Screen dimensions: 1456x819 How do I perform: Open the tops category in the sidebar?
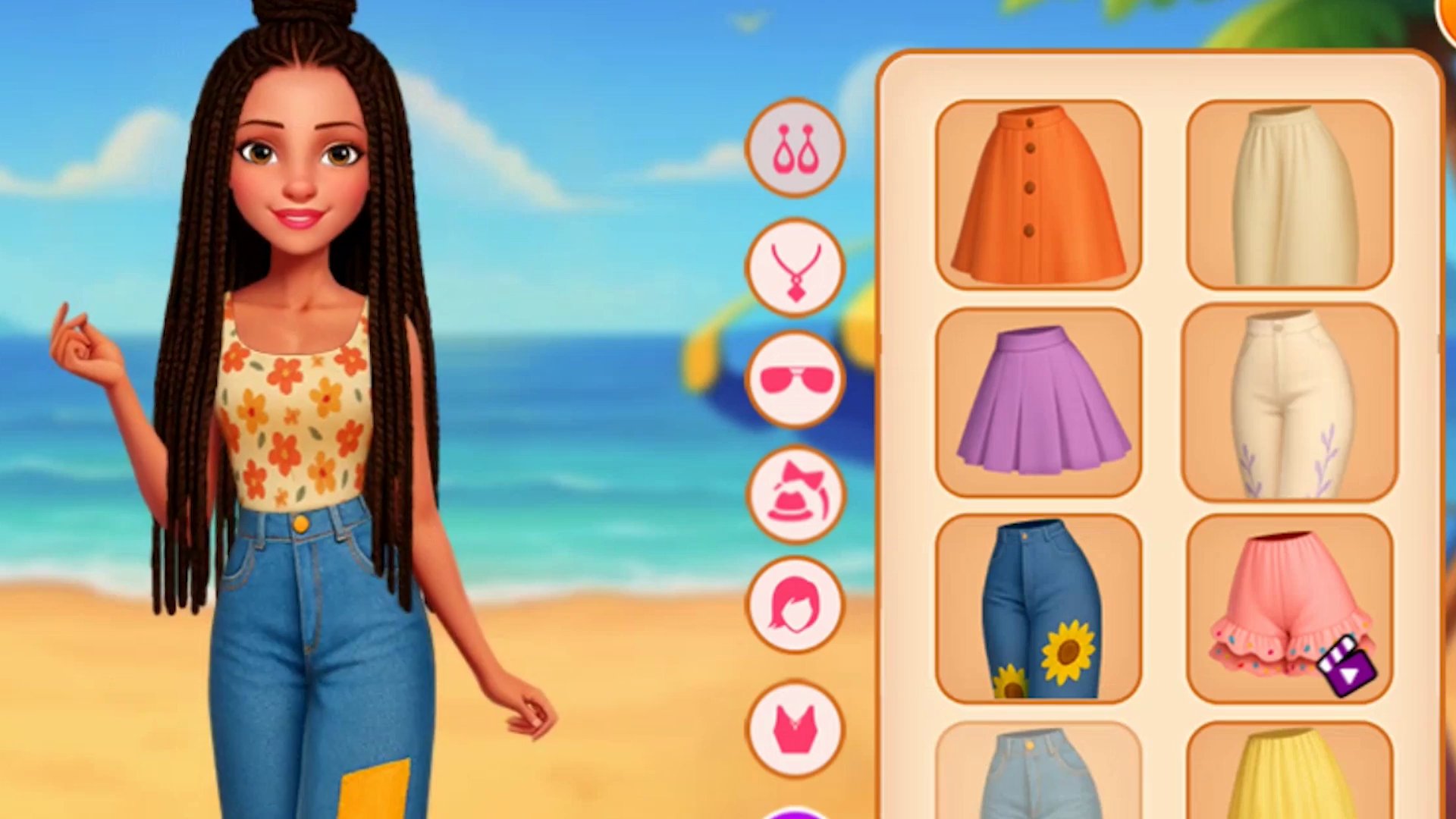793,724
